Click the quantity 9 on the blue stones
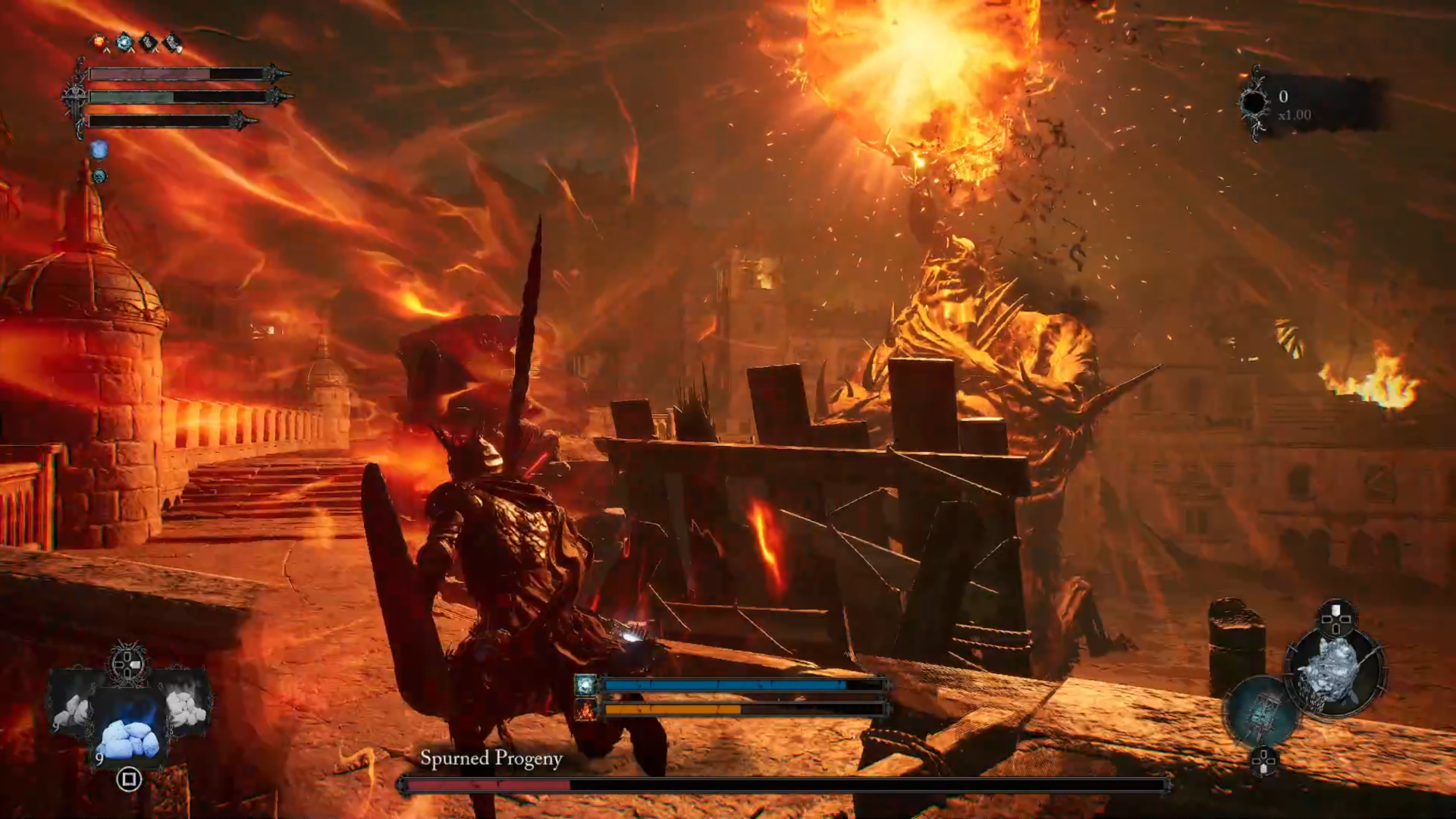Viewport: 1456px width, 819px height. 99,758
